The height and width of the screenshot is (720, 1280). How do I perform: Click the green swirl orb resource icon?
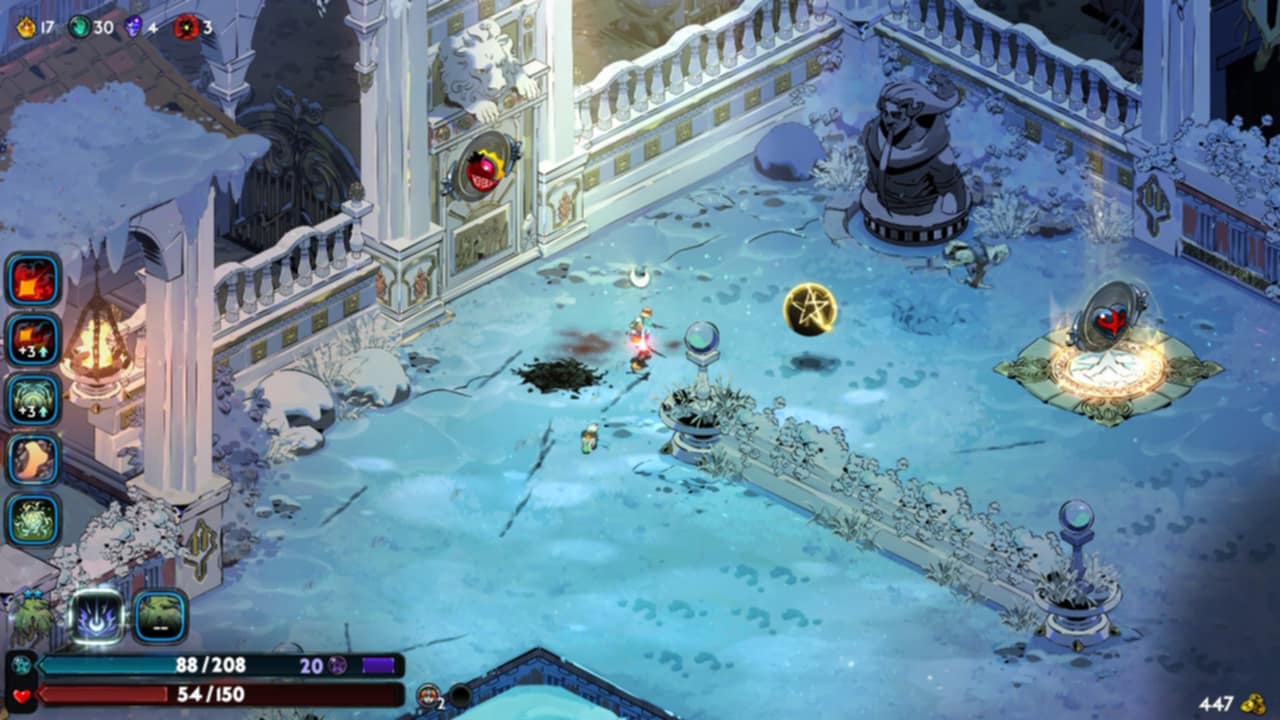pyautogui.click(x=79, y=27)
